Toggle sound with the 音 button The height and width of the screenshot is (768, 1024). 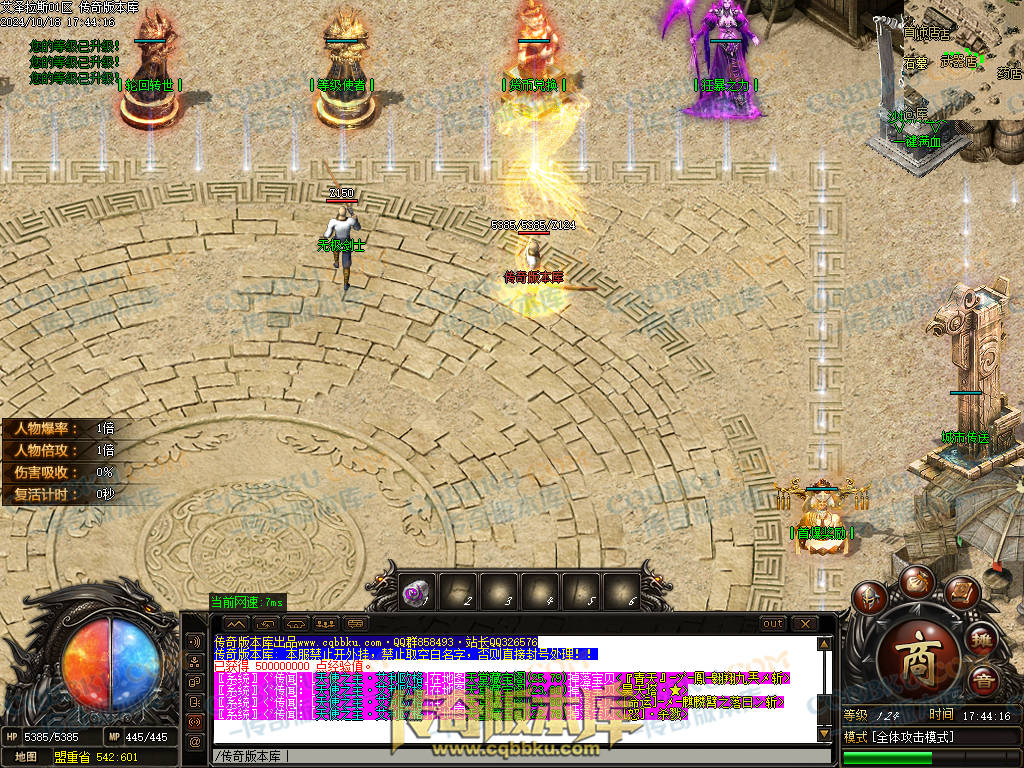[x=983, y=681]
